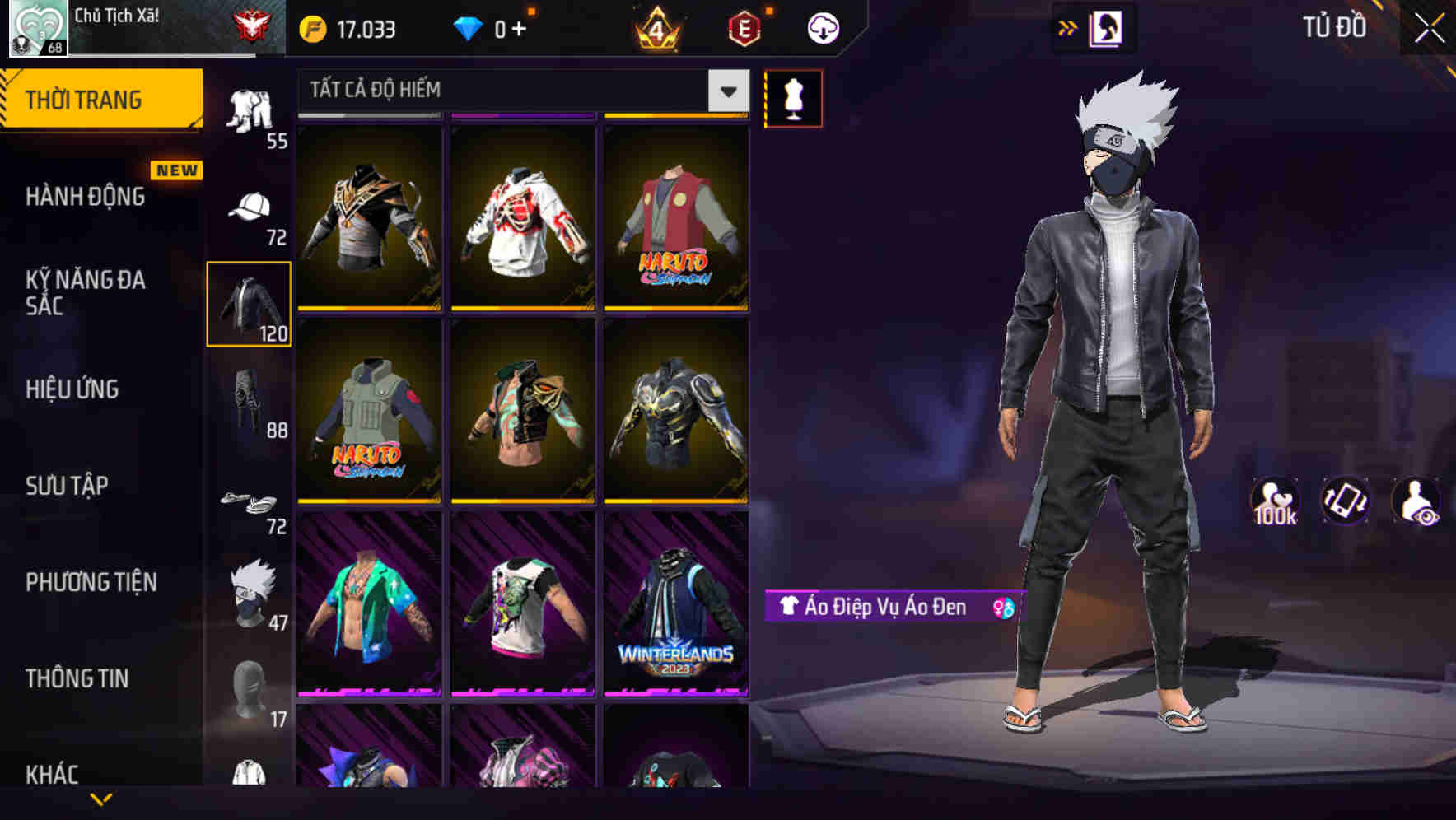Open the Tất Cả Độ Hiếm rarity dropdown

coord(511,91)
